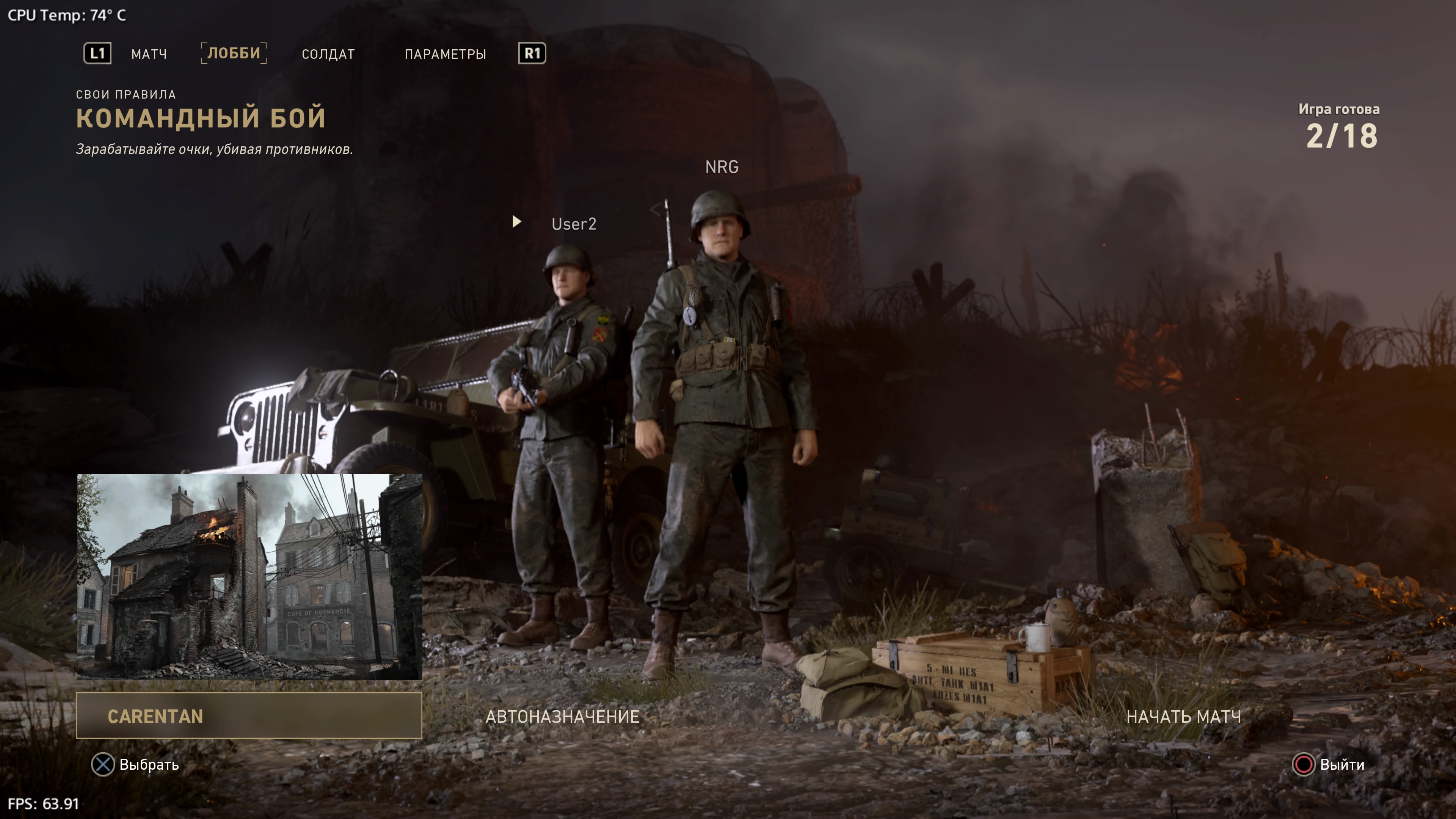Open the СОЛДАТ tab
This screenshot has height=819, width=1456.
[x=328, y=54]
